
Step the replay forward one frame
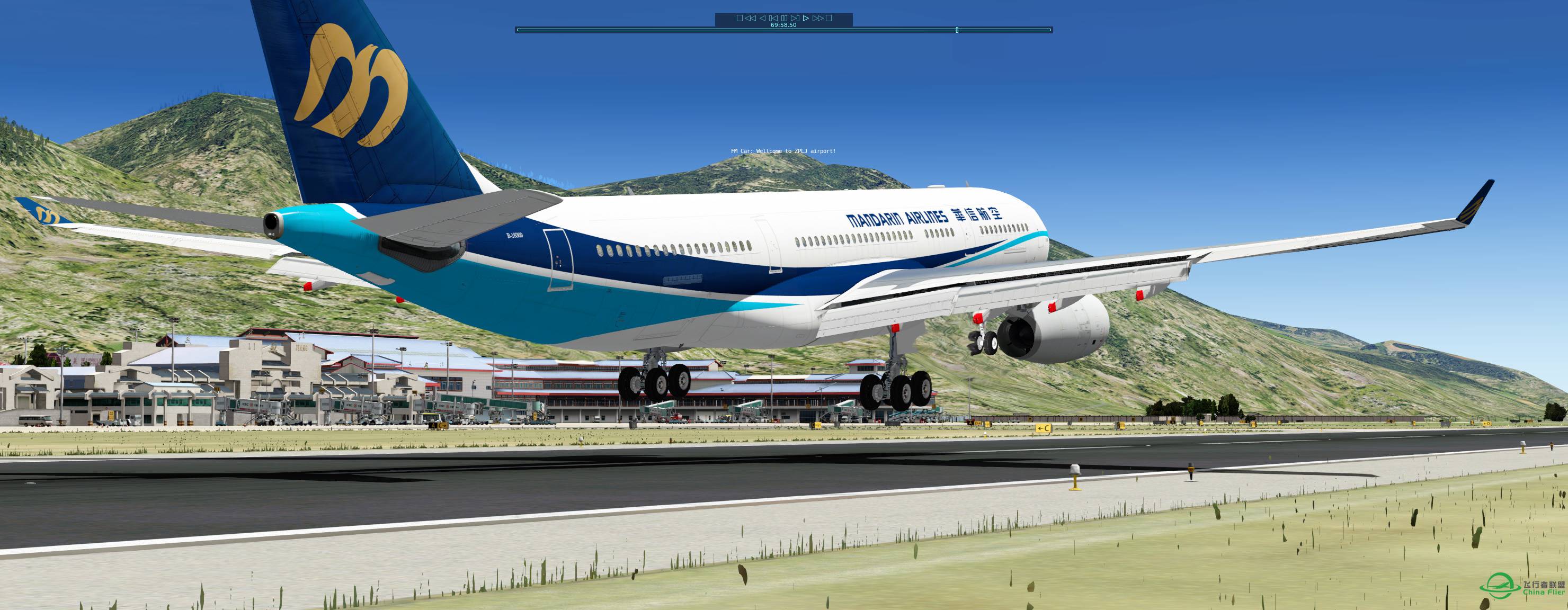(795, 18)
